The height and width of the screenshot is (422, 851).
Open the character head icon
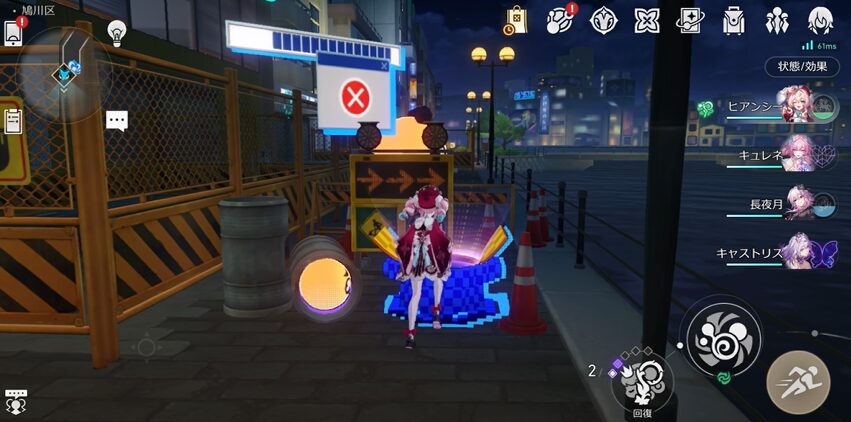tap(821, 20)
